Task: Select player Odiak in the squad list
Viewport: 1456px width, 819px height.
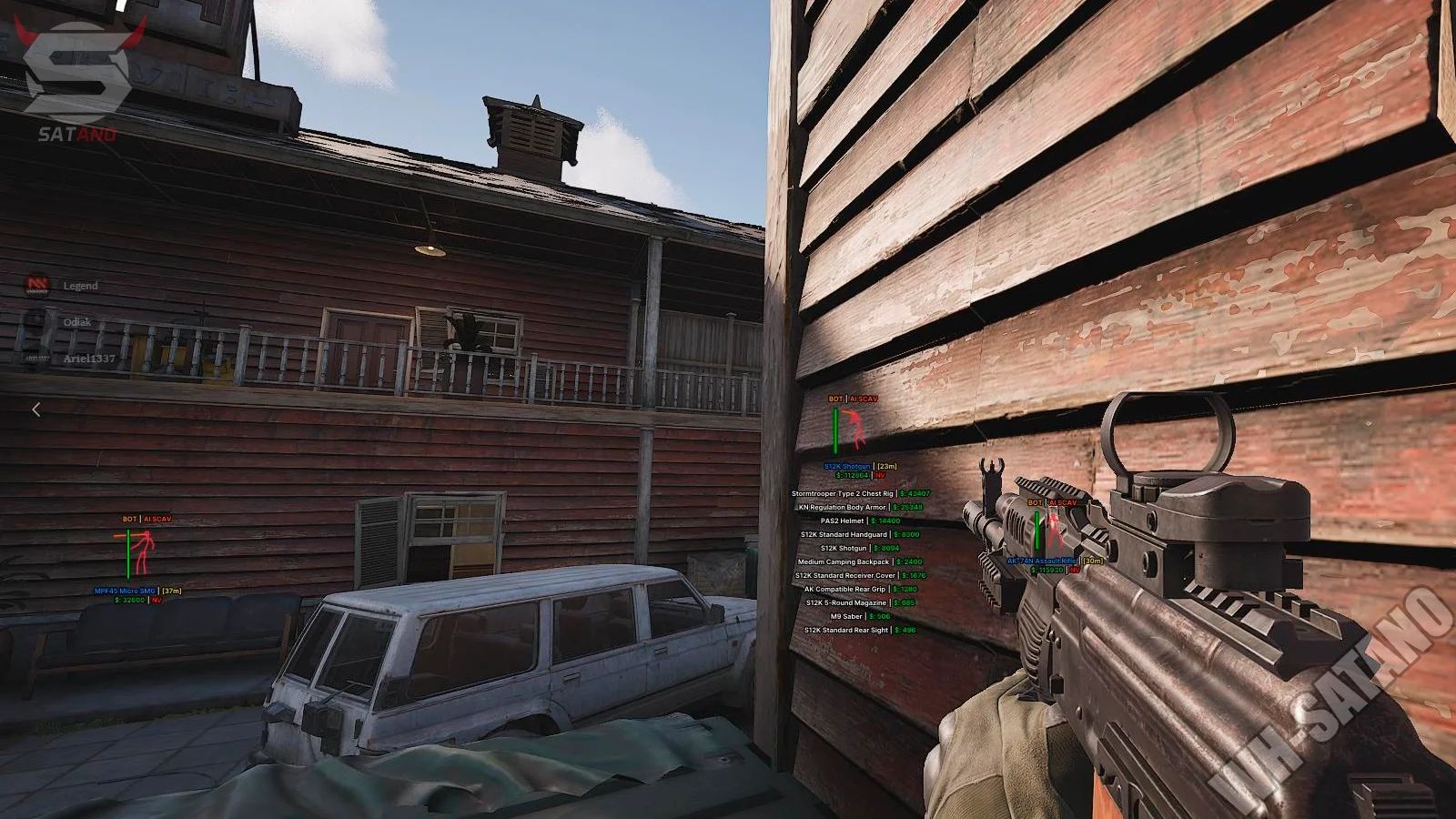Action: tap(76, 322)
